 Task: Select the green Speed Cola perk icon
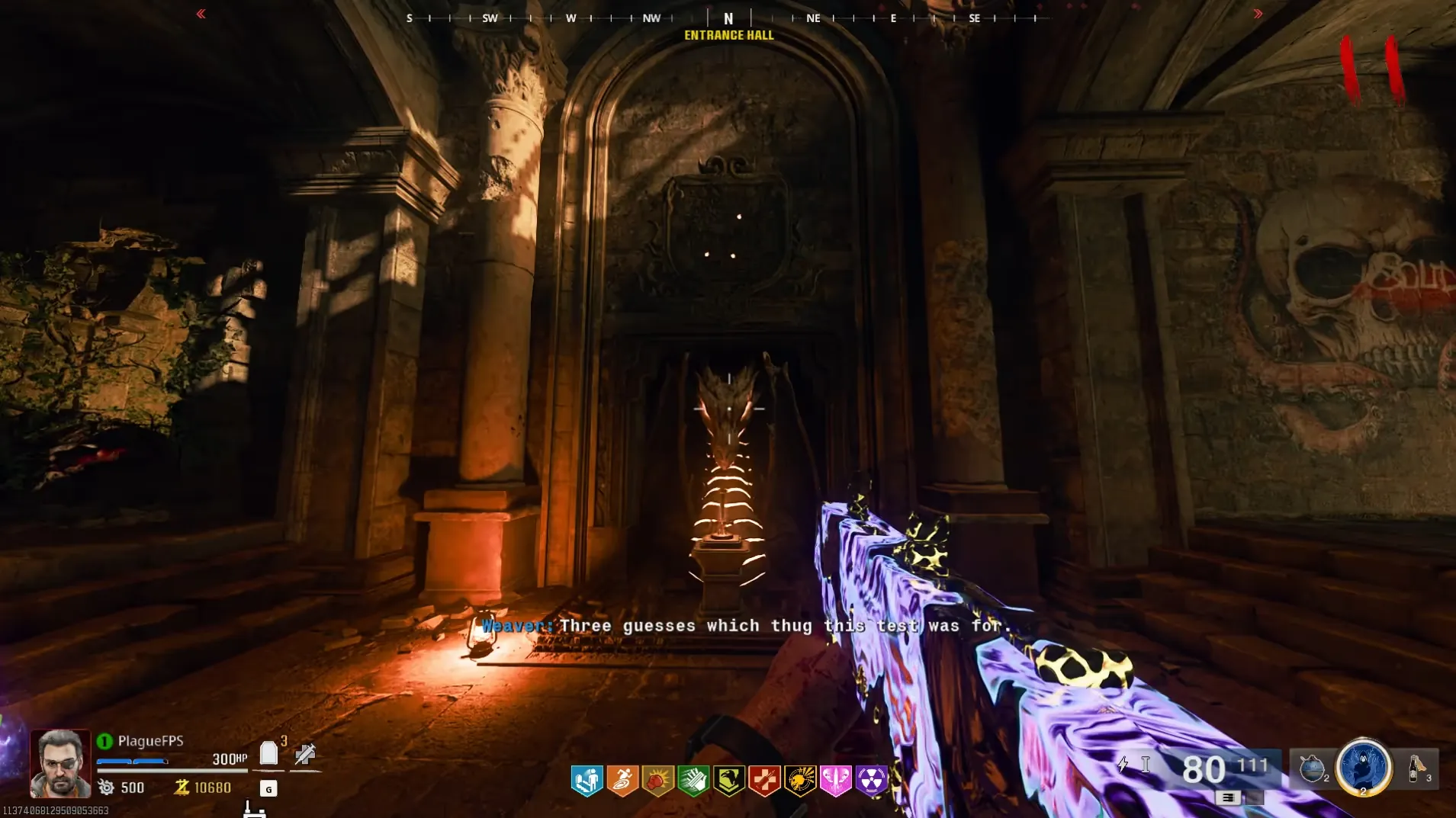click(693, 781)
